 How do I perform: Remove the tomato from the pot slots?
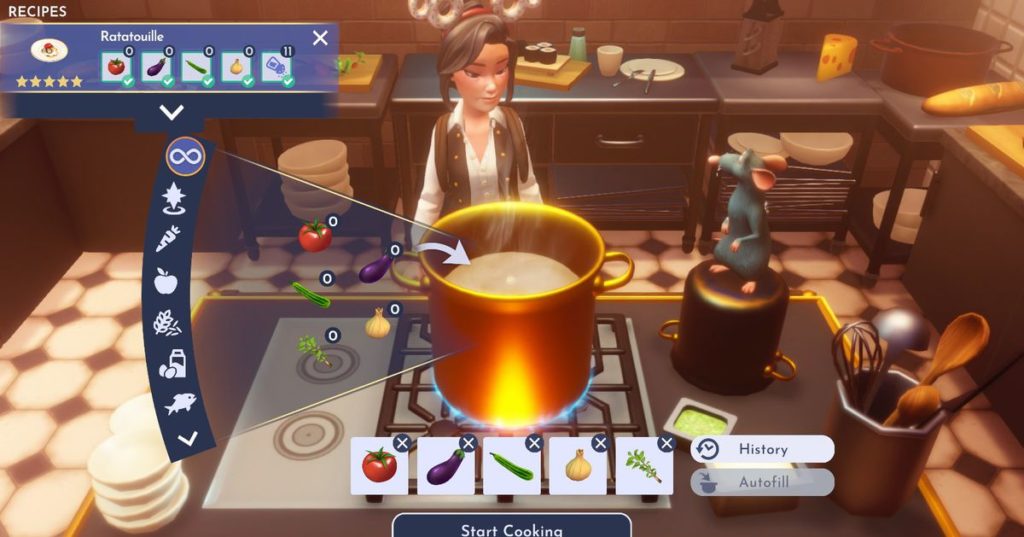click(402, 443)
